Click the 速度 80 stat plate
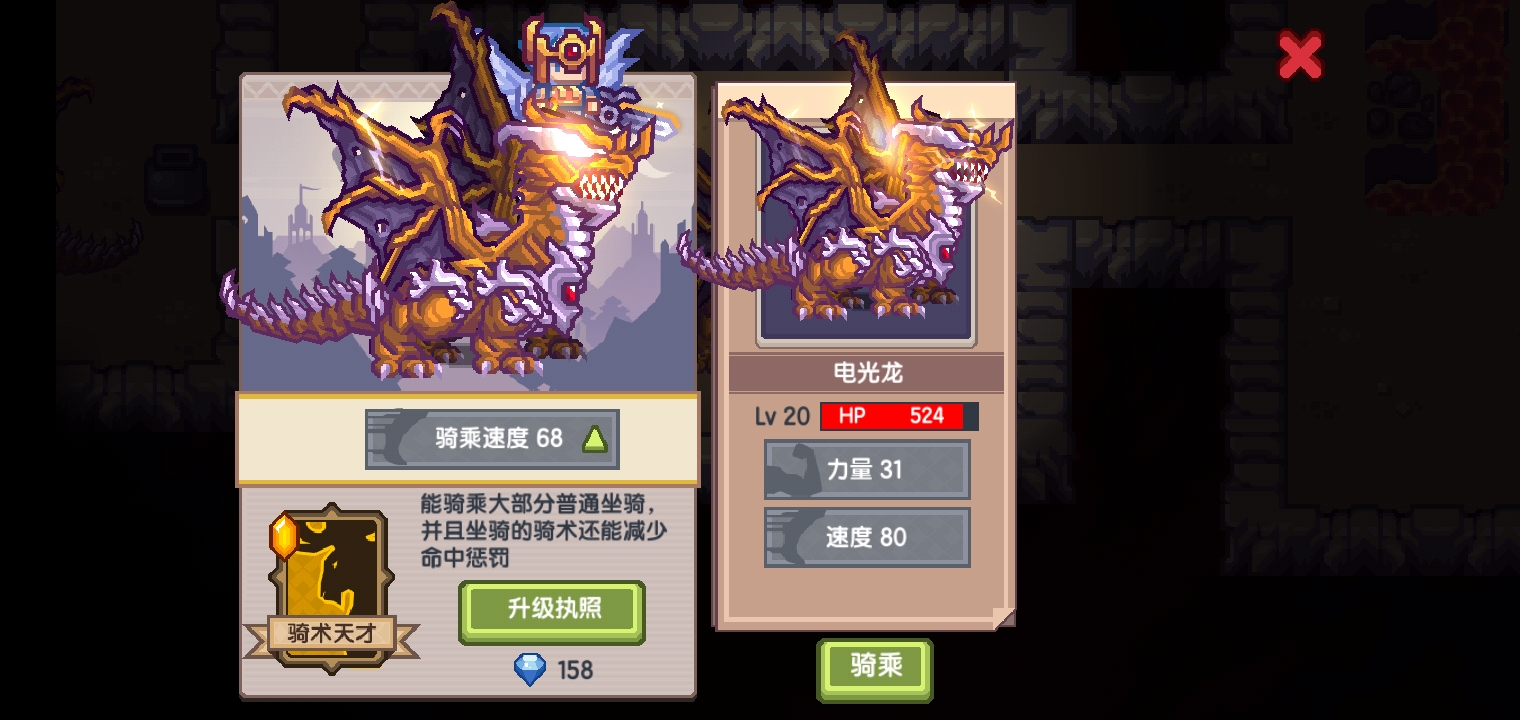This screenshot has height=720, width=1520. point(867,537)
